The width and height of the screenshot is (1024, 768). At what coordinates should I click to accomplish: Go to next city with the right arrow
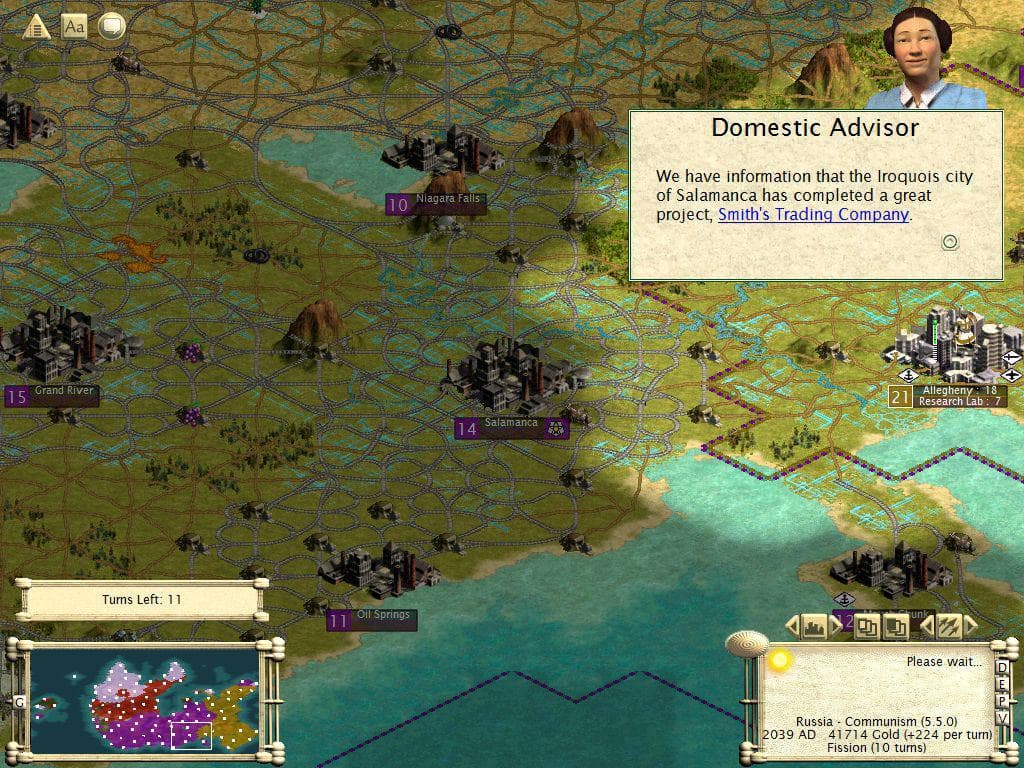pyautogui.click(x=836, y=627)
